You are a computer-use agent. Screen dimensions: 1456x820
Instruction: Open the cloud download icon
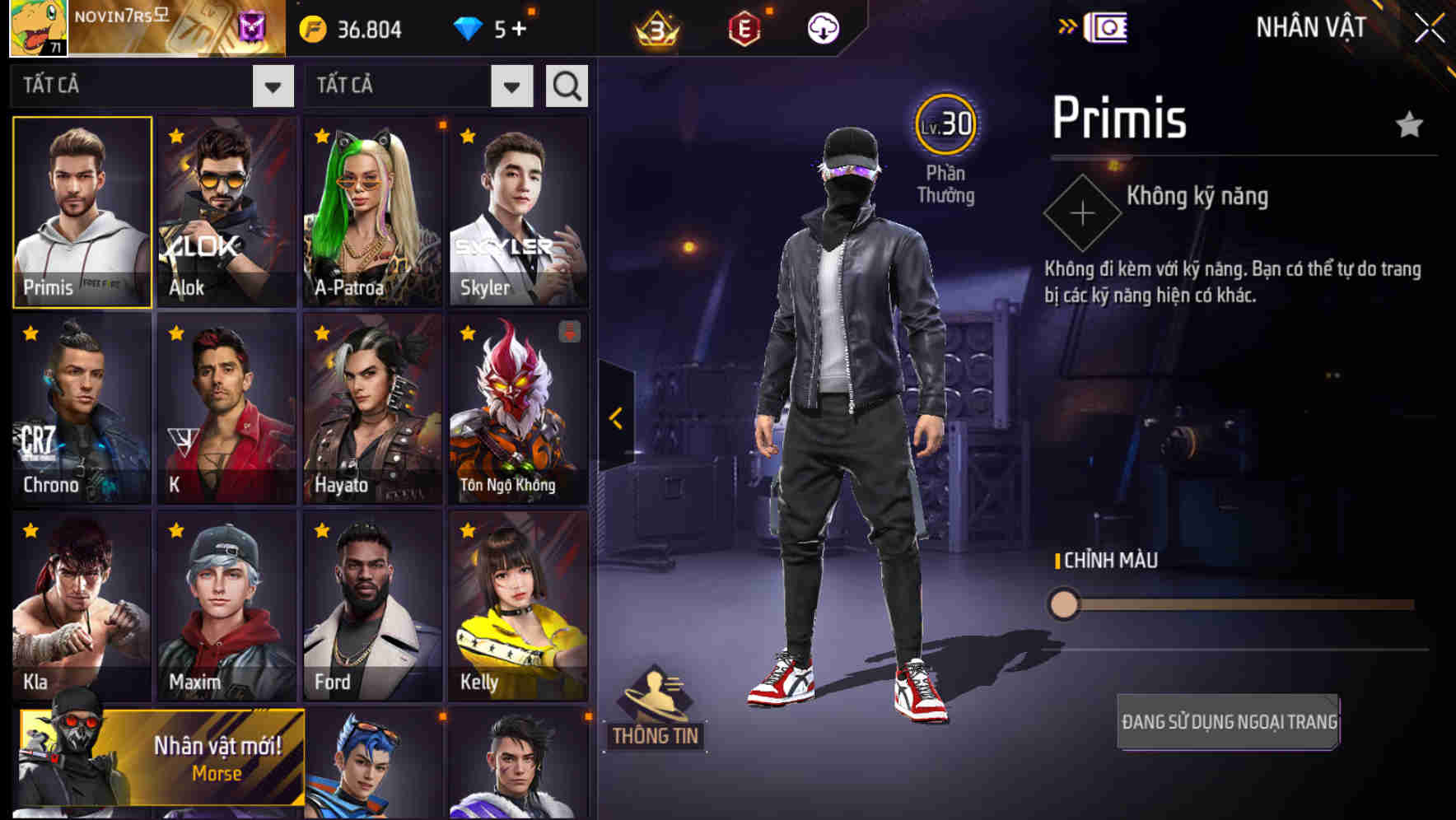tap(824, 28)
